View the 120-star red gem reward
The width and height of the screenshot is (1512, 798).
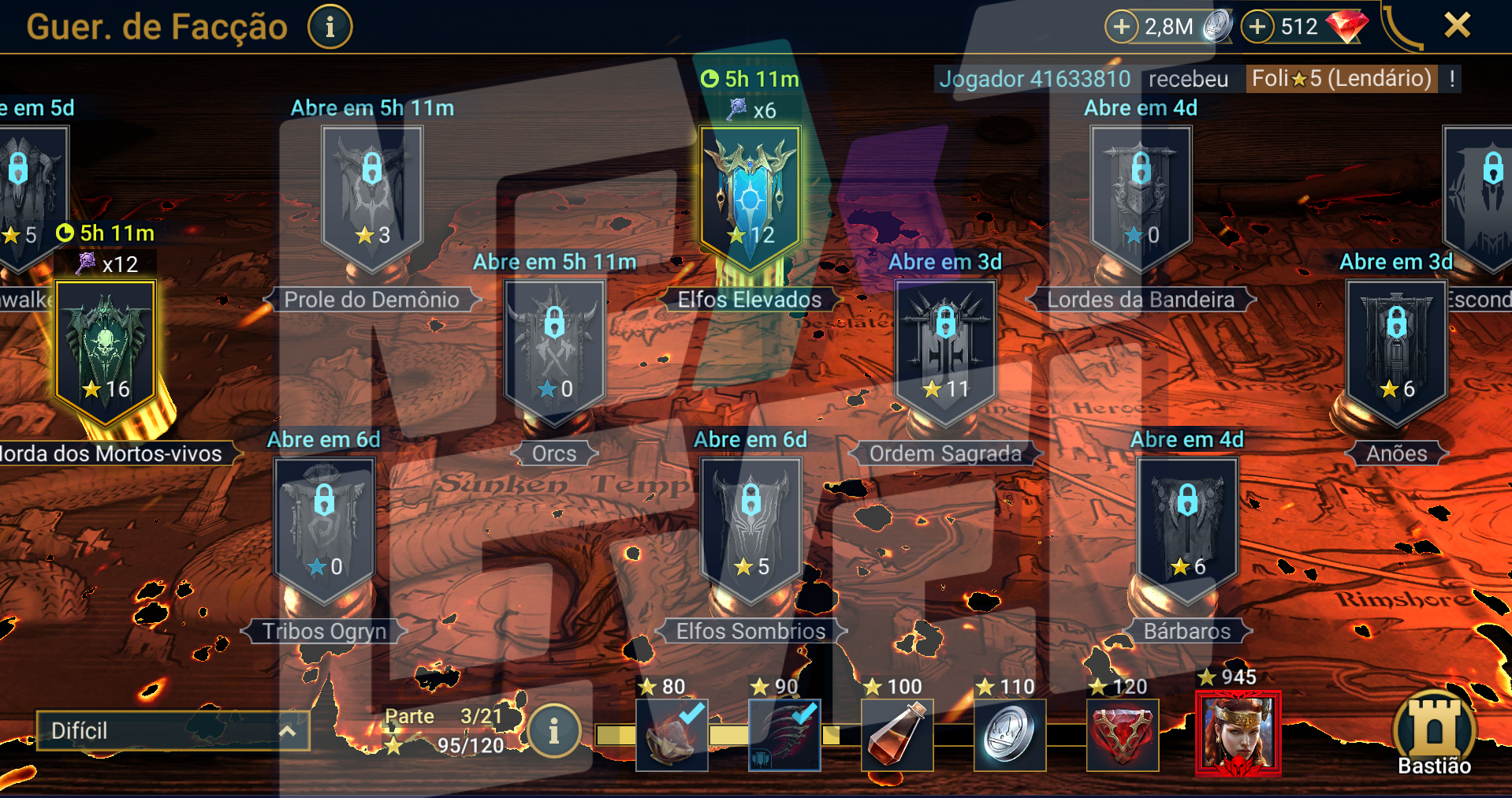click(x=1123, y=735)
